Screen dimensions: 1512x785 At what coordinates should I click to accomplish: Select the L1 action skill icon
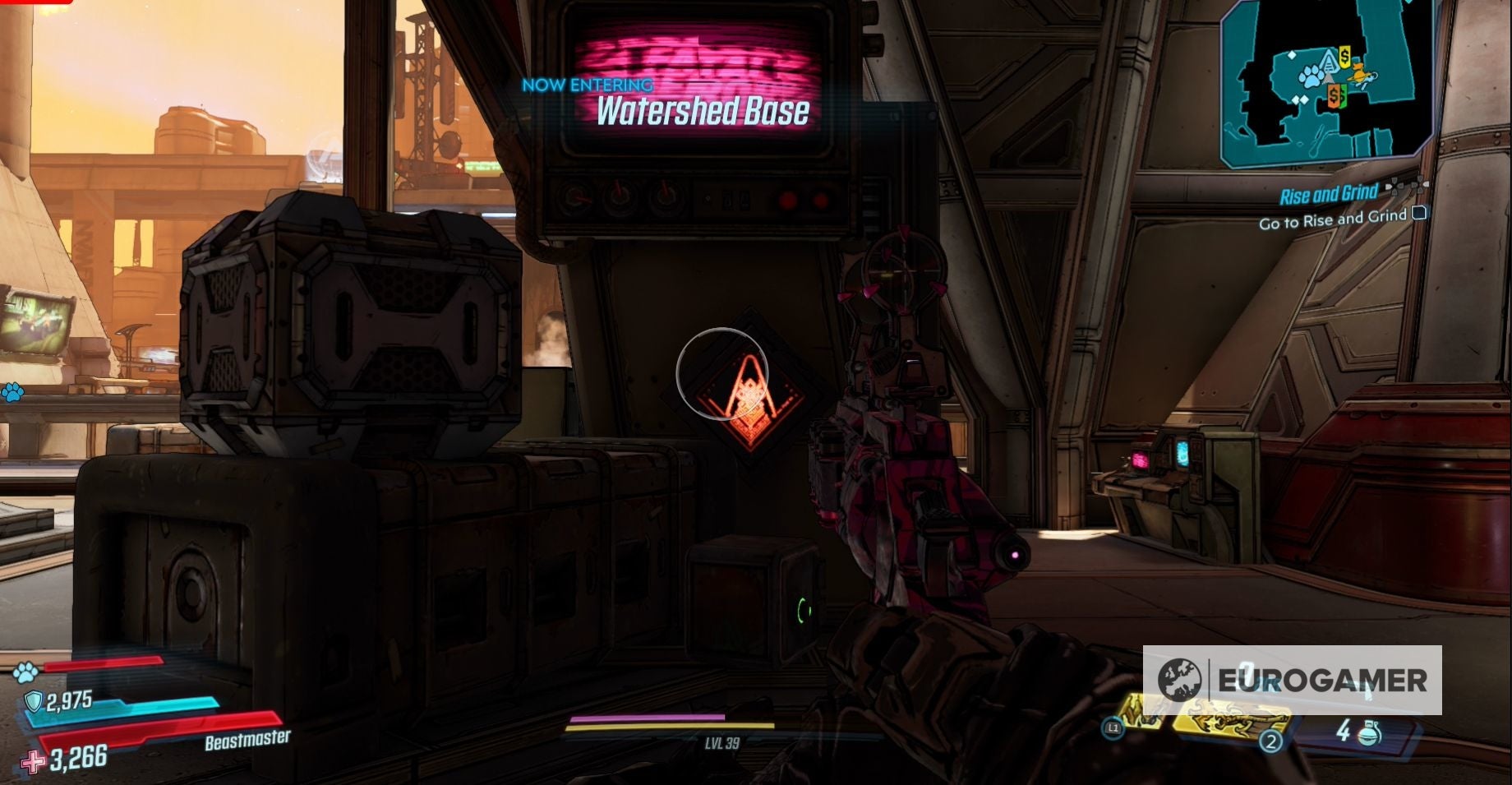pyautogui.click(x=1113, y=729)
